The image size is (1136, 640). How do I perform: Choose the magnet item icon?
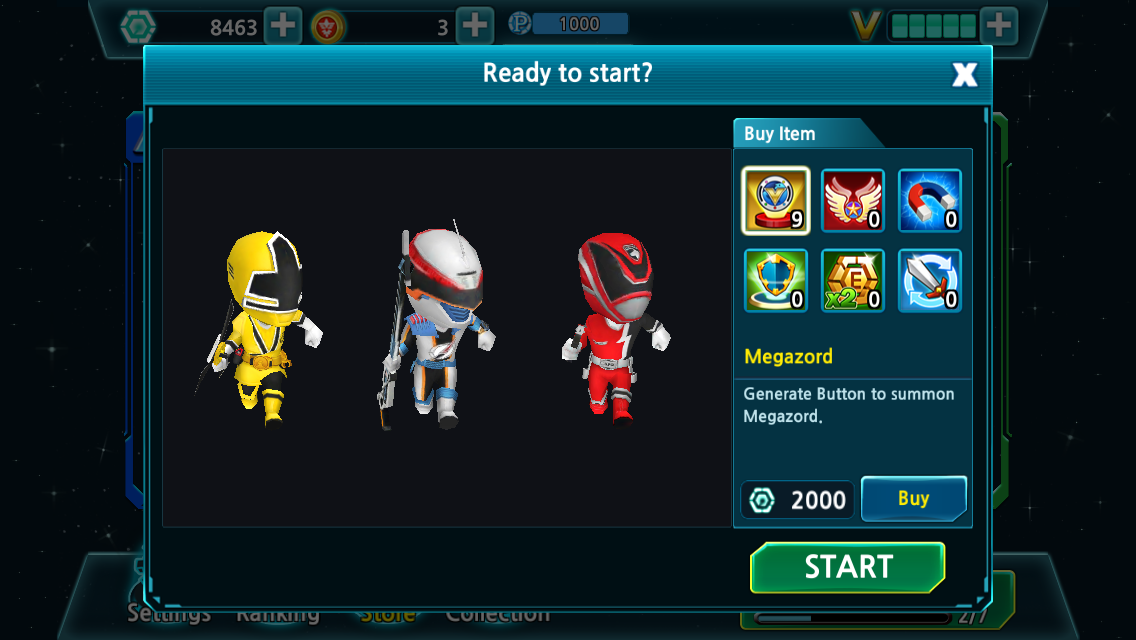tap(929, 200)
